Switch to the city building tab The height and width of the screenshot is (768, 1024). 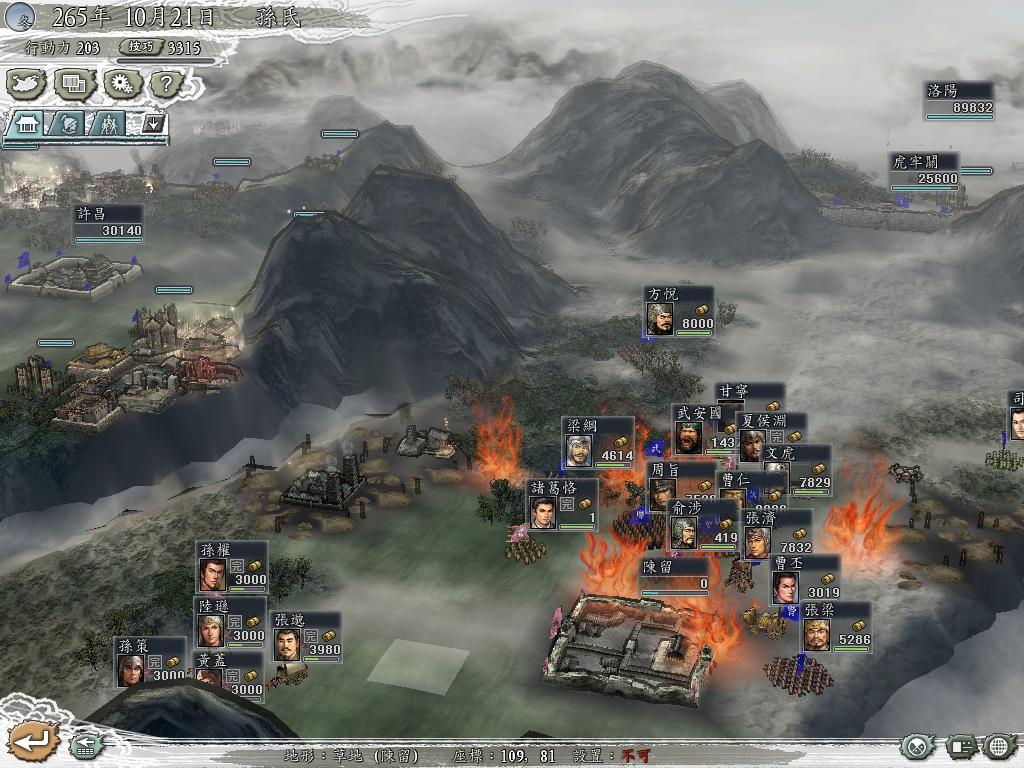point(27,124)
